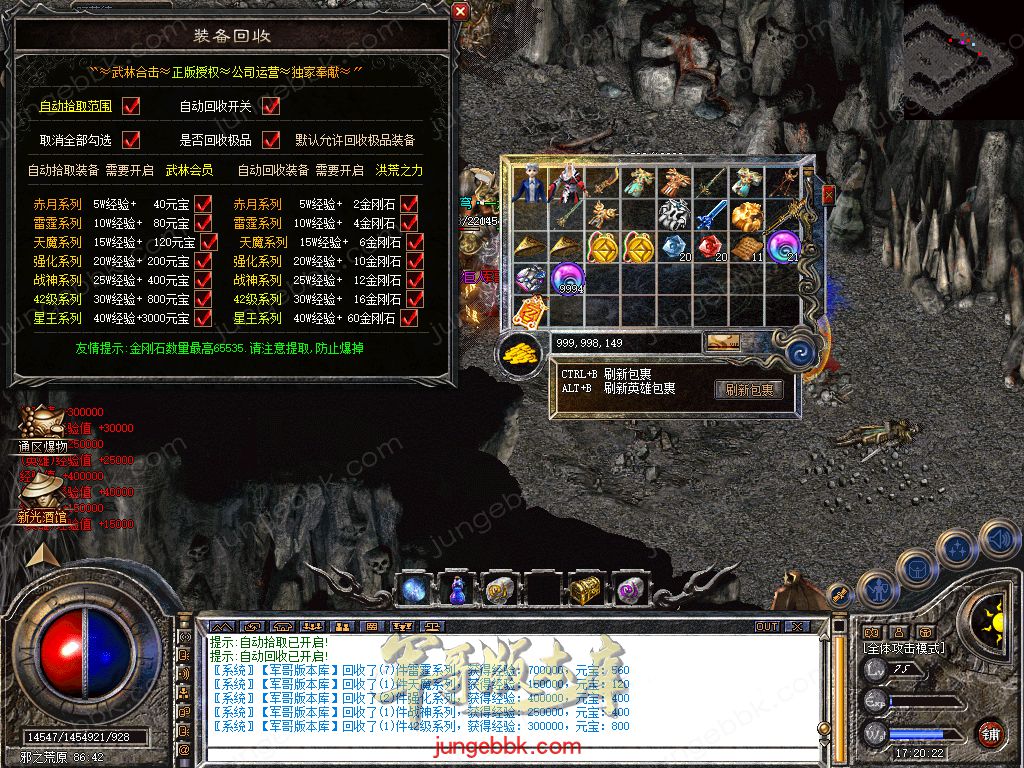Use the blue potion in the hotbar
The height and width of the screenshot is (768, 1024).
(x=459, y=590)
